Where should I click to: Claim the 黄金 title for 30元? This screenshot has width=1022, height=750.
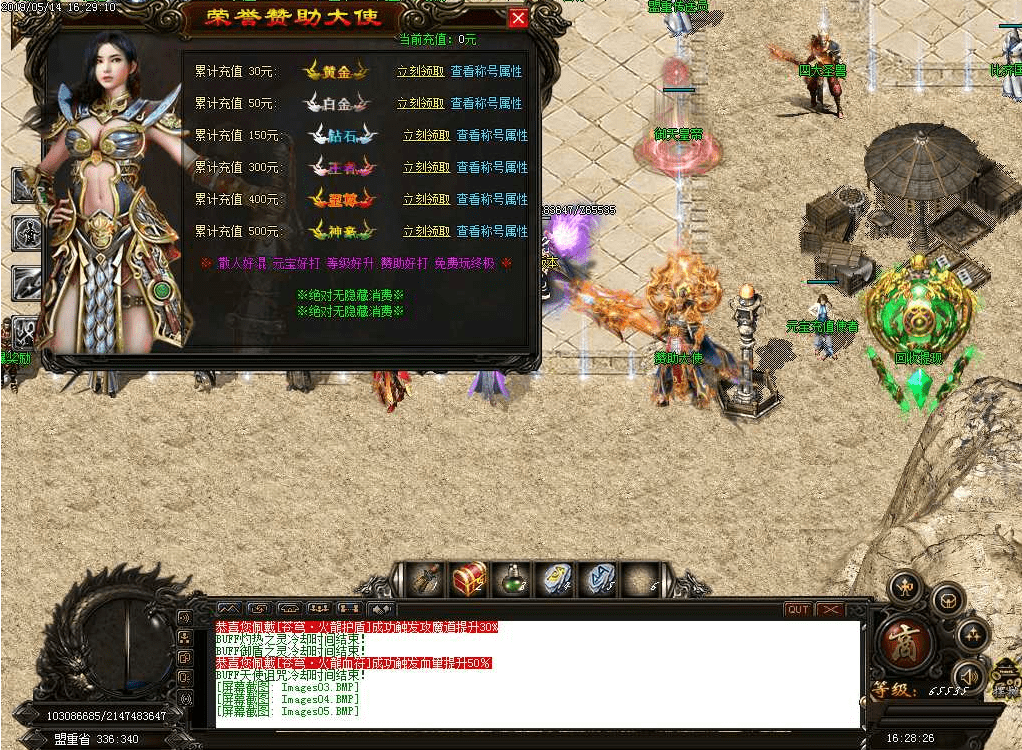(x=420, y=72)
